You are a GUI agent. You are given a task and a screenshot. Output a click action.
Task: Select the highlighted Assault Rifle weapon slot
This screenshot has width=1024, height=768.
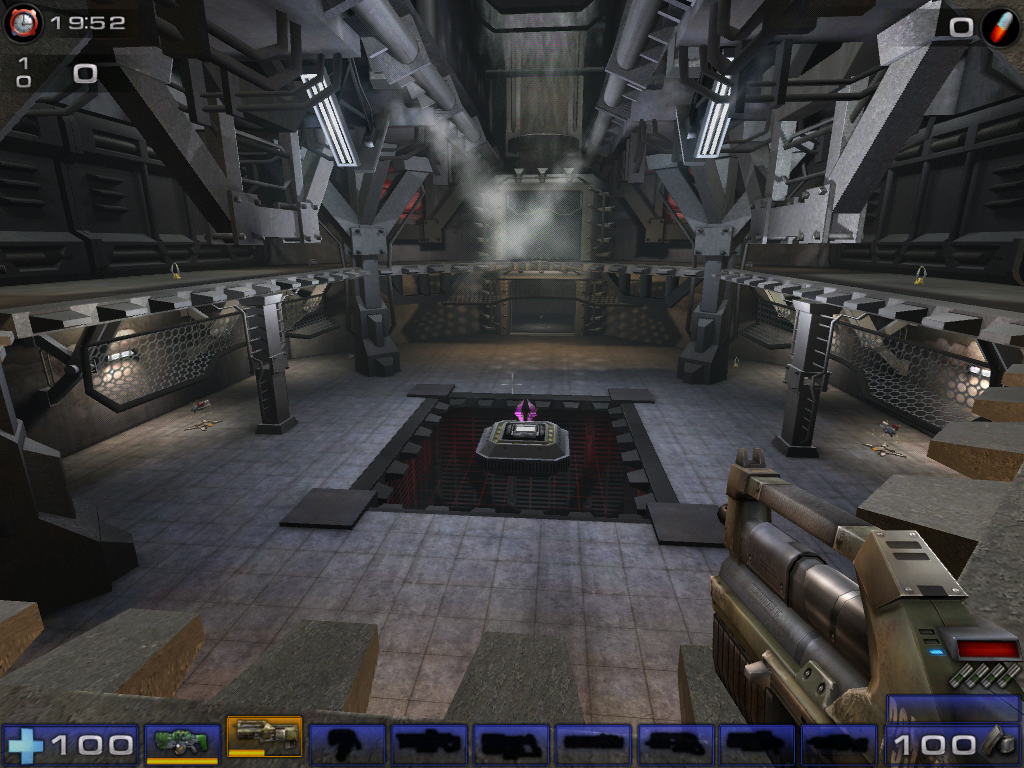264,739
